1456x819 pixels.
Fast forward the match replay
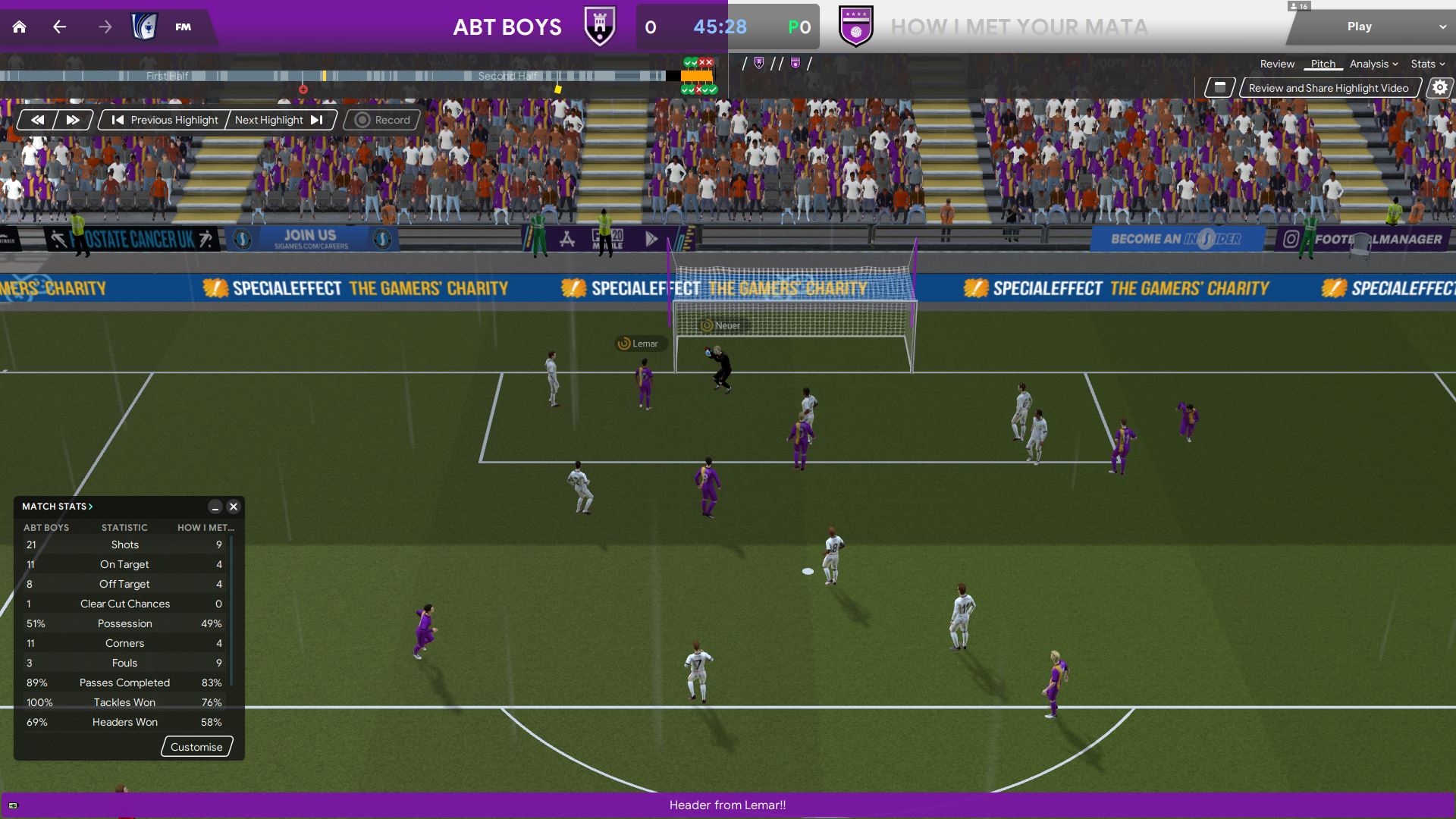tap(73, 120)
